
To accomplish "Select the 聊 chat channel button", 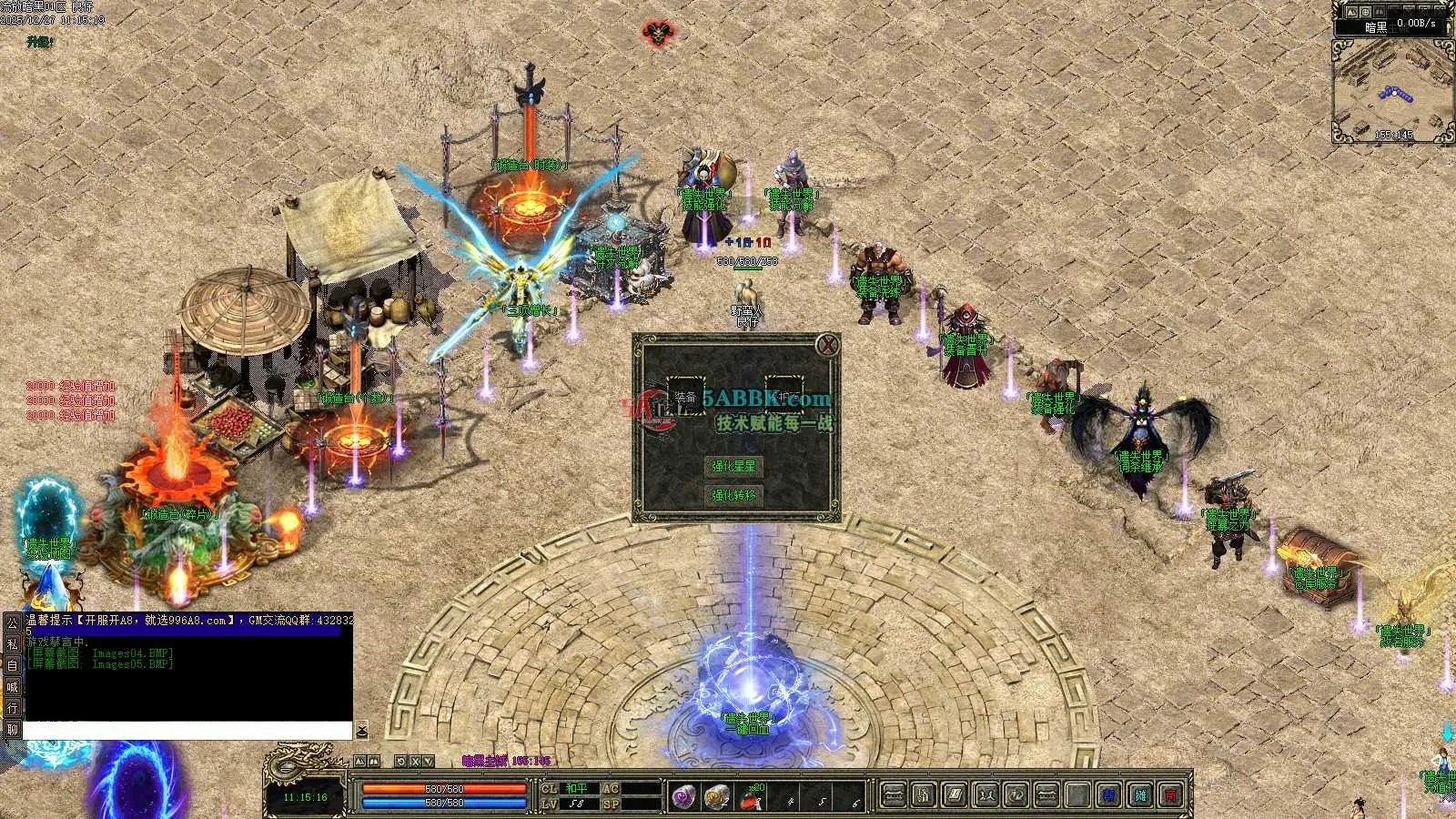I will click(x=12, y=729).
